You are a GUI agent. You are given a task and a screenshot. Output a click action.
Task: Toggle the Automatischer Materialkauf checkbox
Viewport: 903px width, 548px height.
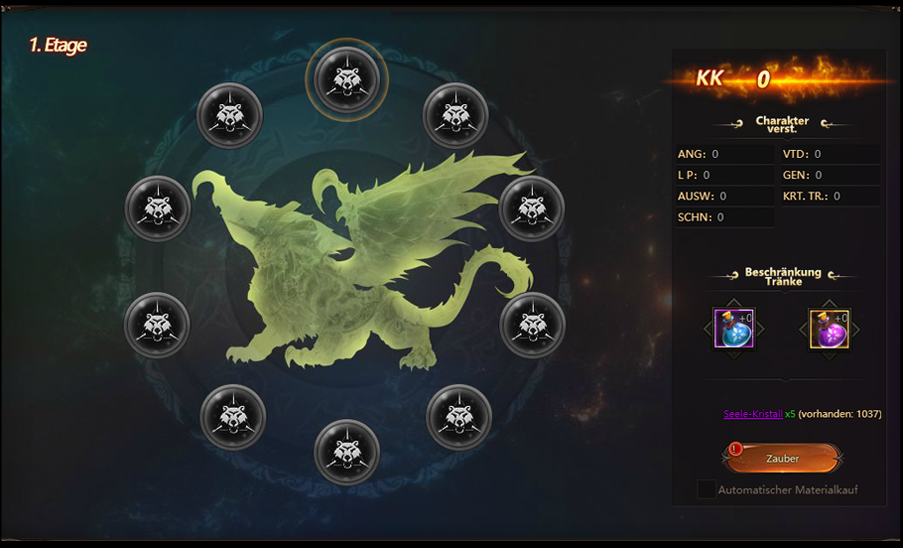click(x=707, y=490)
